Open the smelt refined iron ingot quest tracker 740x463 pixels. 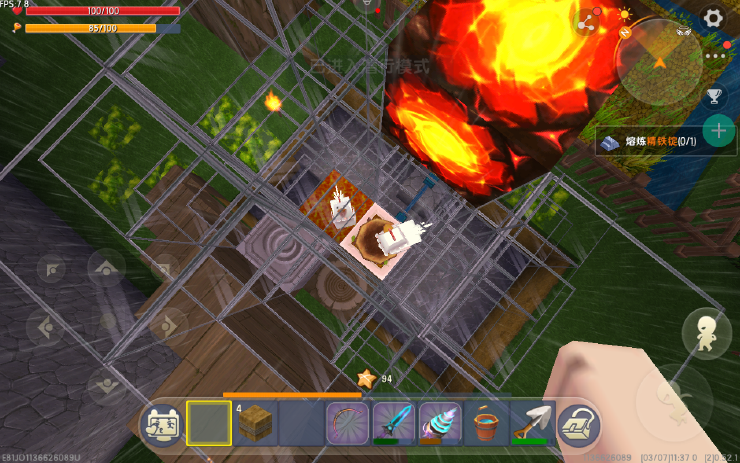(x=649, y=142)
